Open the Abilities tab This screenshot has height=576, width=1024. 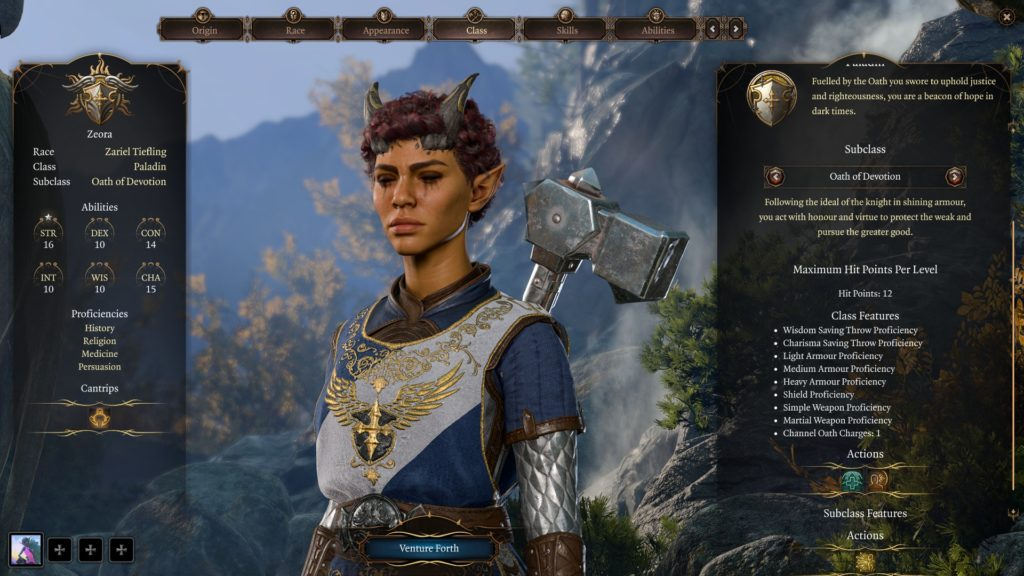[656, 27]
